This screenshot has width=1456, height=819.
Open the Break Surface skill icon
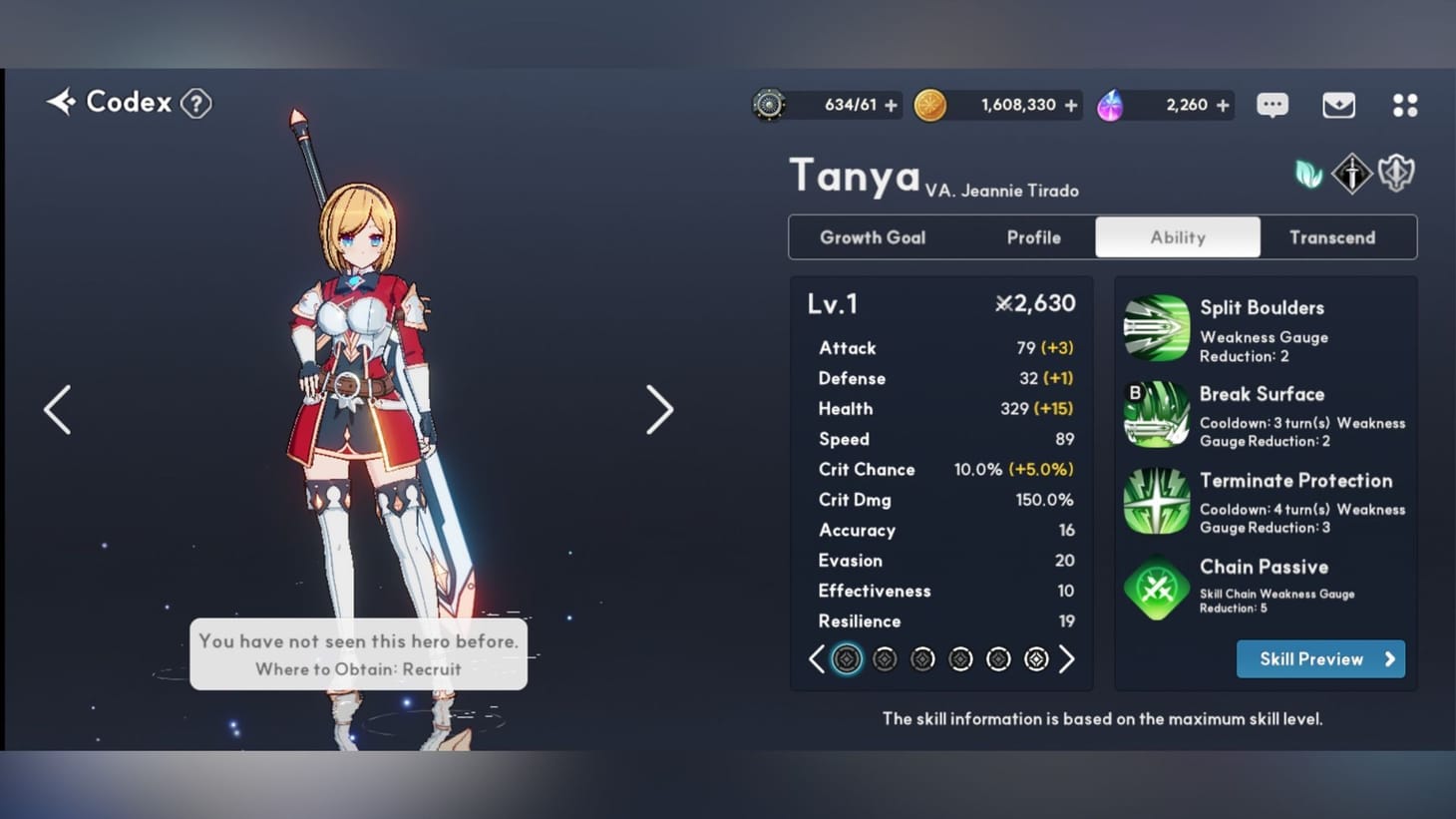coord(1155,413)
